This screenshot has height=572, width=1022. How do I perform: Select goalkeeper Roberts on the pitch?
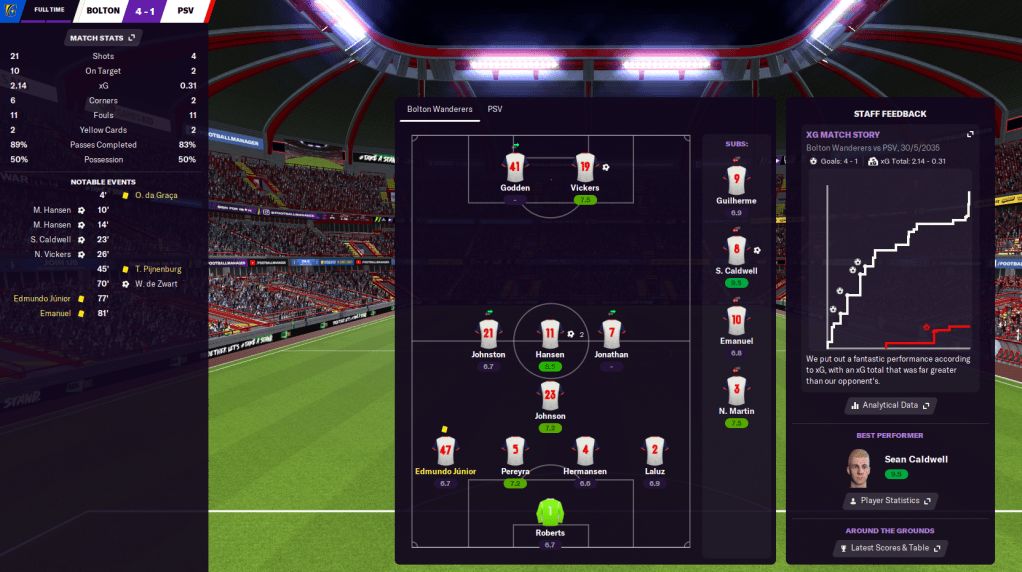pos(550,513)
